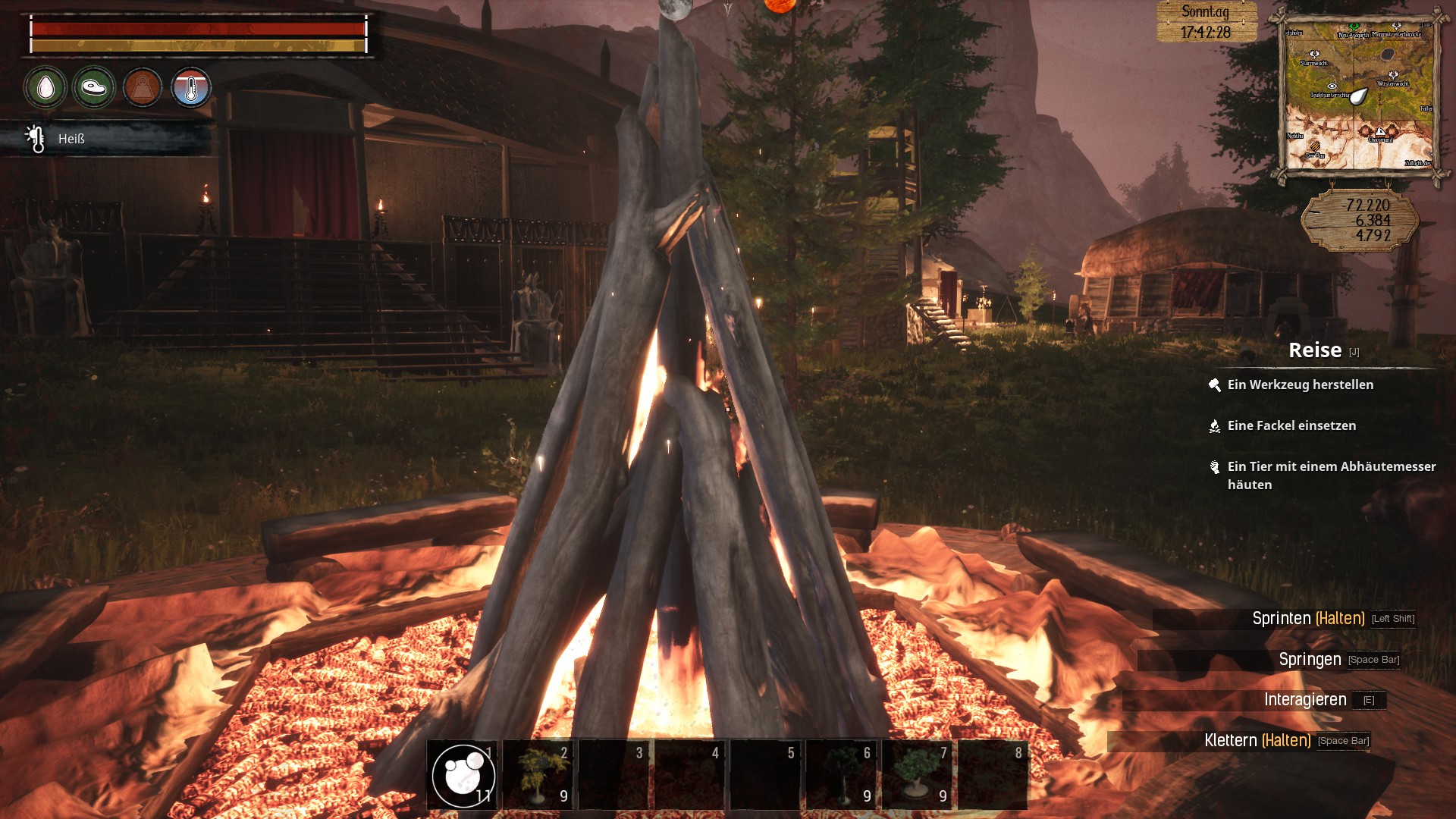Viewport: 1456px width, 819px height.
Task: Click the meat steak hunger status icon
Action: coord(94,88)
